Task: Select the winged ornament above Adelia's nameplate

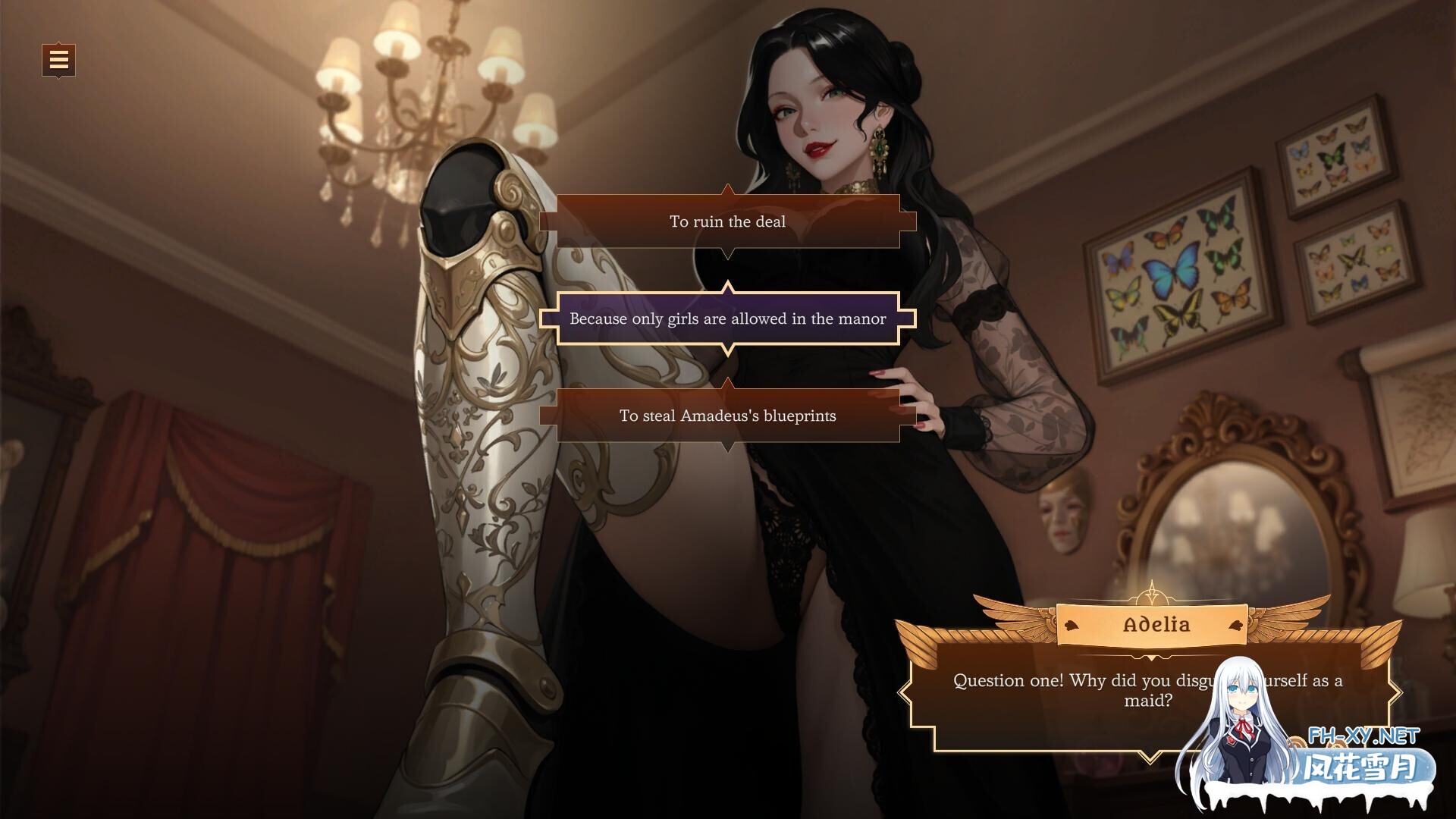Action: pos(1150,597)
